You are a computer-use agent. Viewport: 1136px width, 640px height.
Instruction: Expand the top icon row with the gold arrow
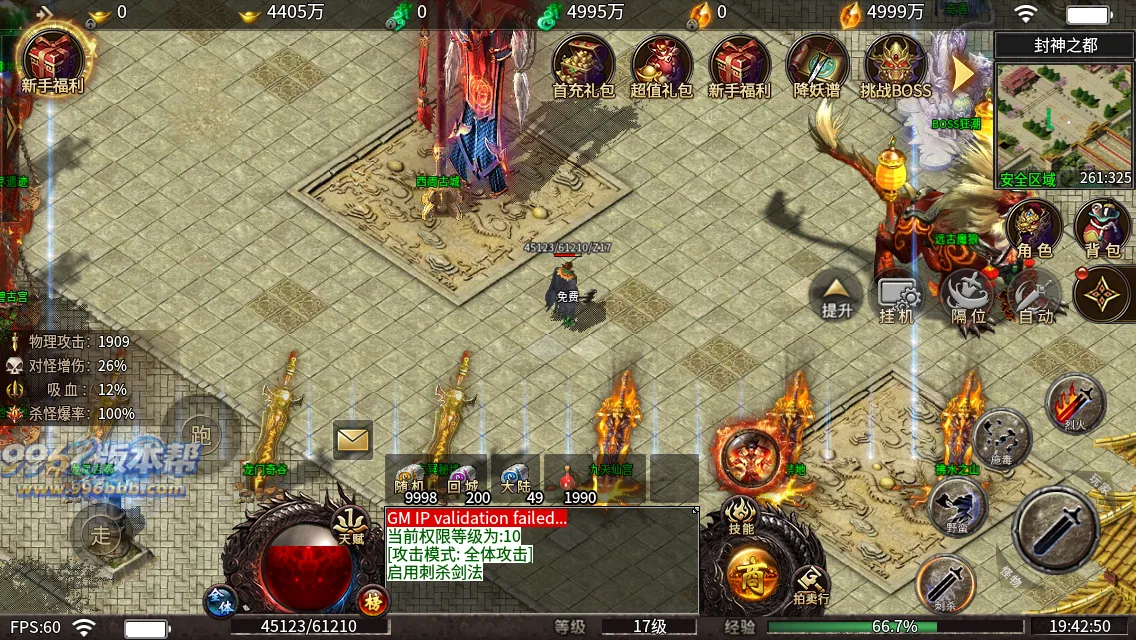click(962, 71)
